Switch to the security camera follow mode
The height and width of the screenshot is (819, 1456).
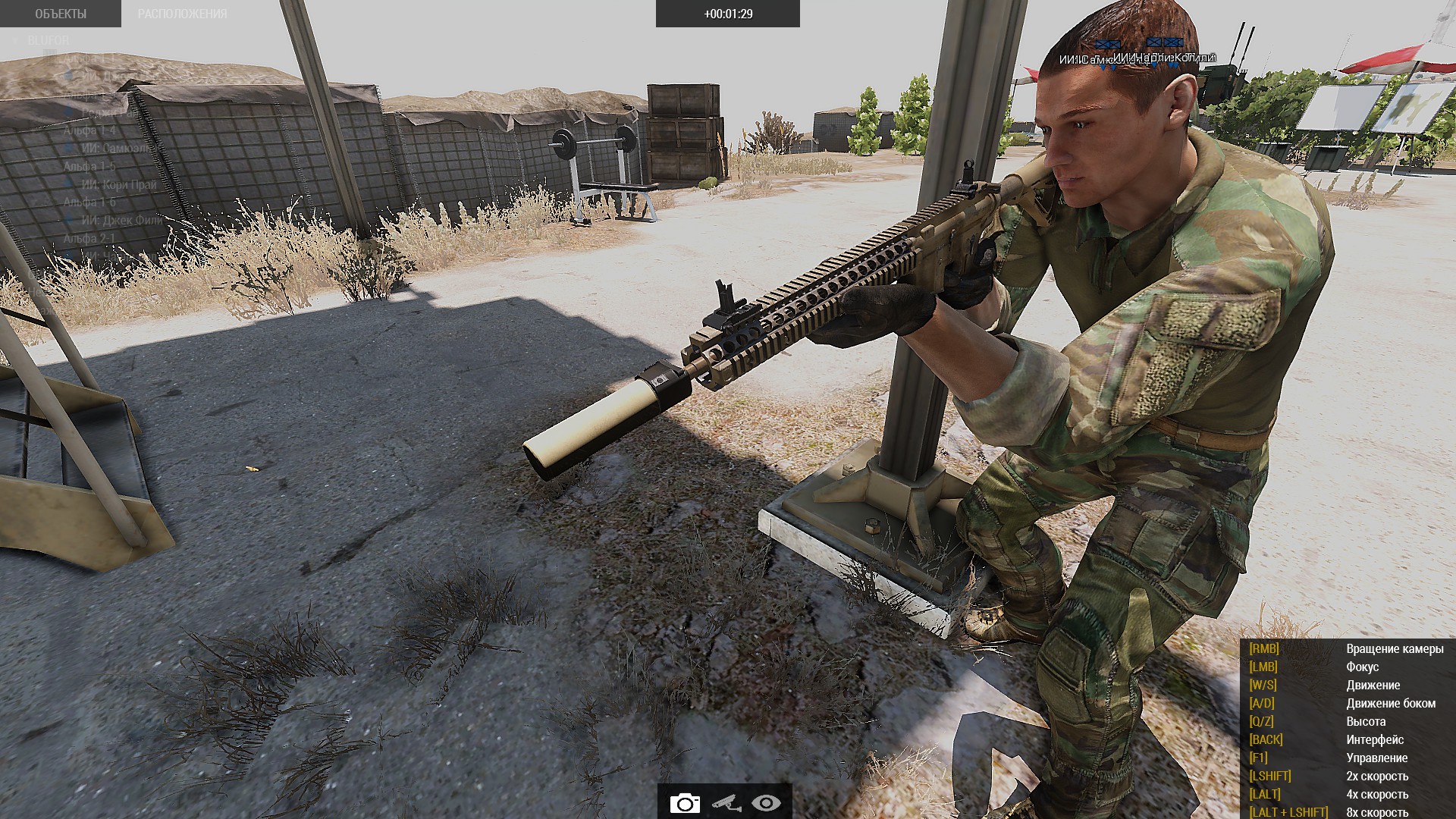[x=726, y=803]
